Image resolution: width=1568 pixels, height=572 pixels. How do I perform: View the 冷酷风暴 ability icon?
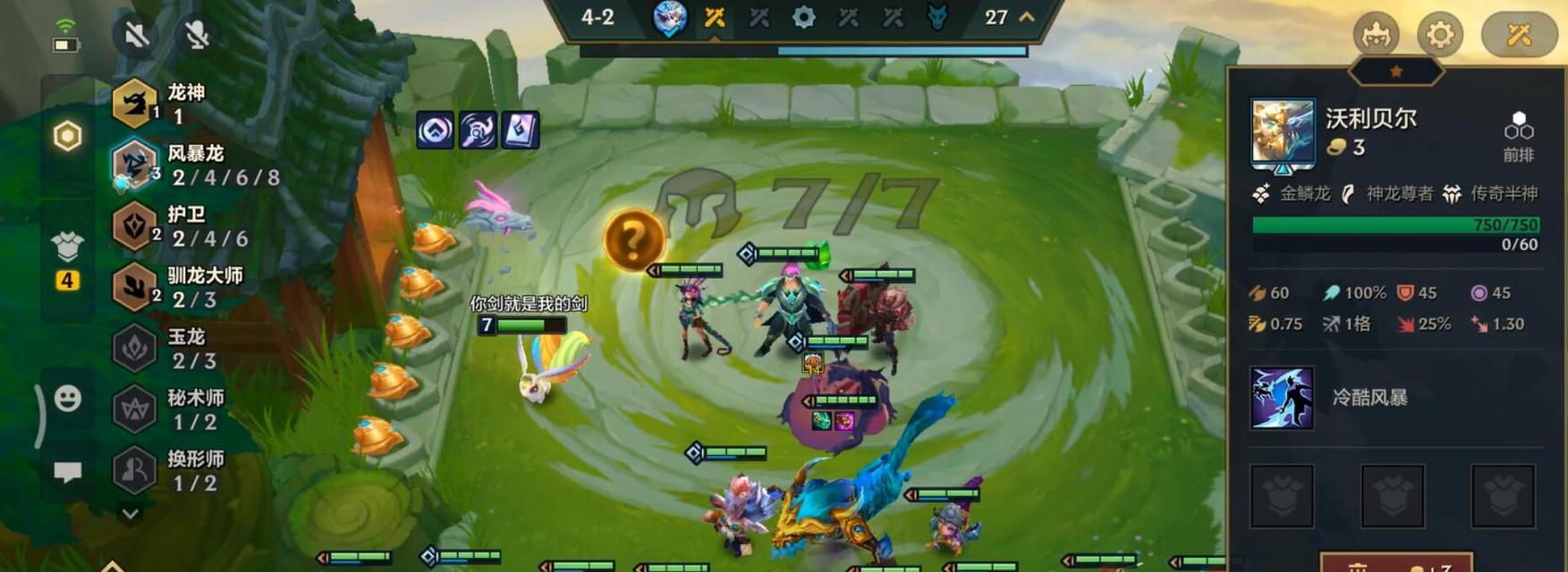point(1282,398)
